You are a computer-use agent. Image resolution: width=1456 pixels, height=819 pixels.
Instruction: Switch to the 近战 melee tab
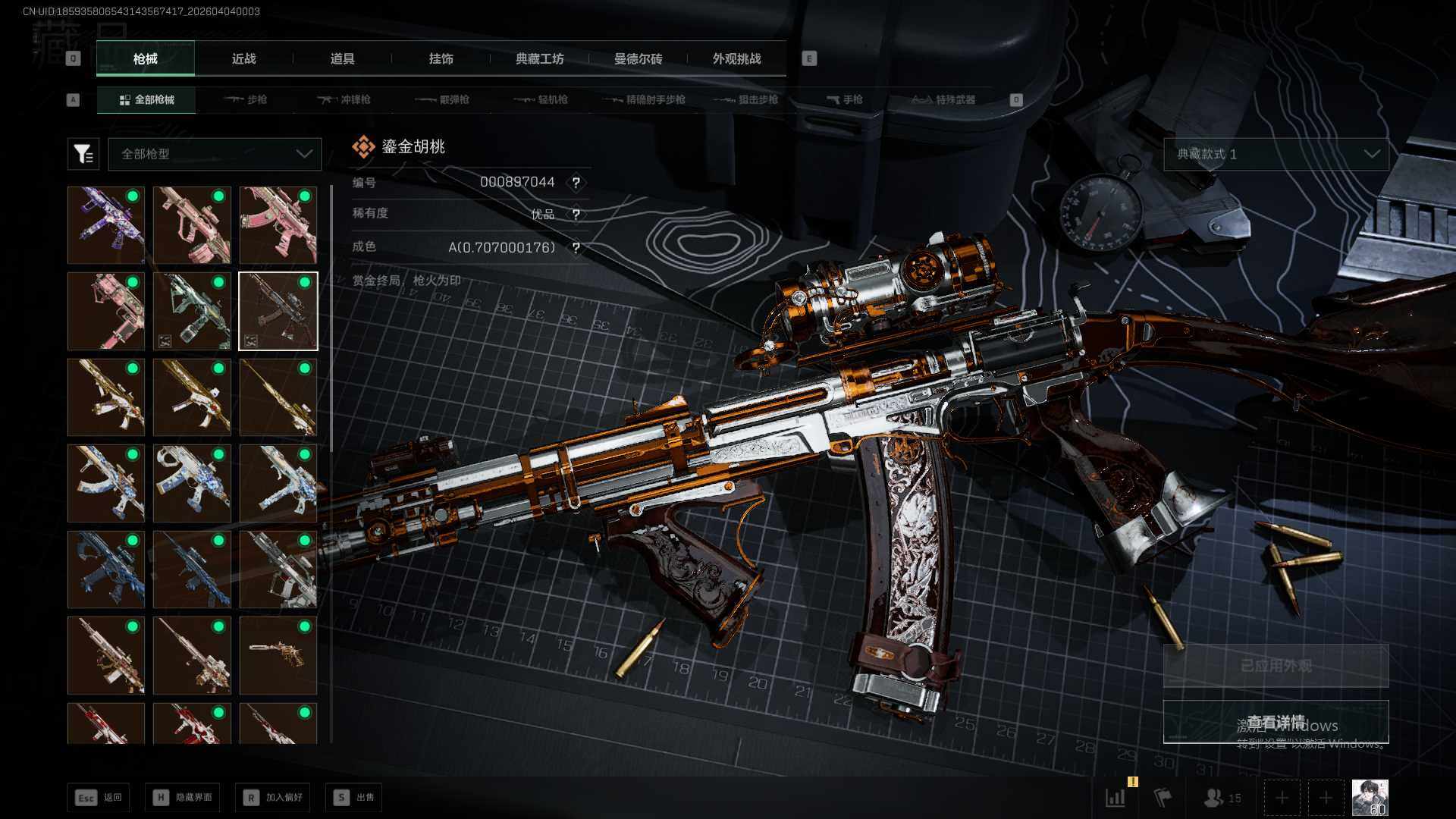(243, 58)
